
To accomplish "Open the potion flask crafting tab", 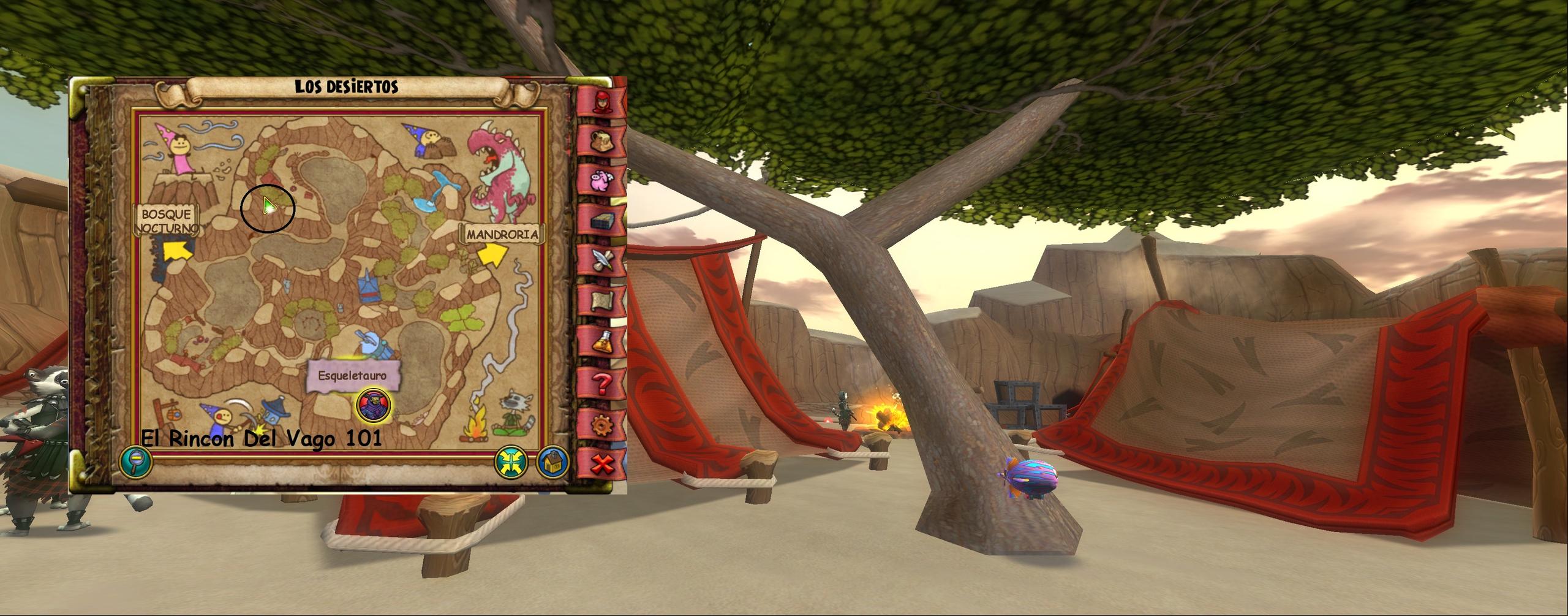I will [602, 342].
